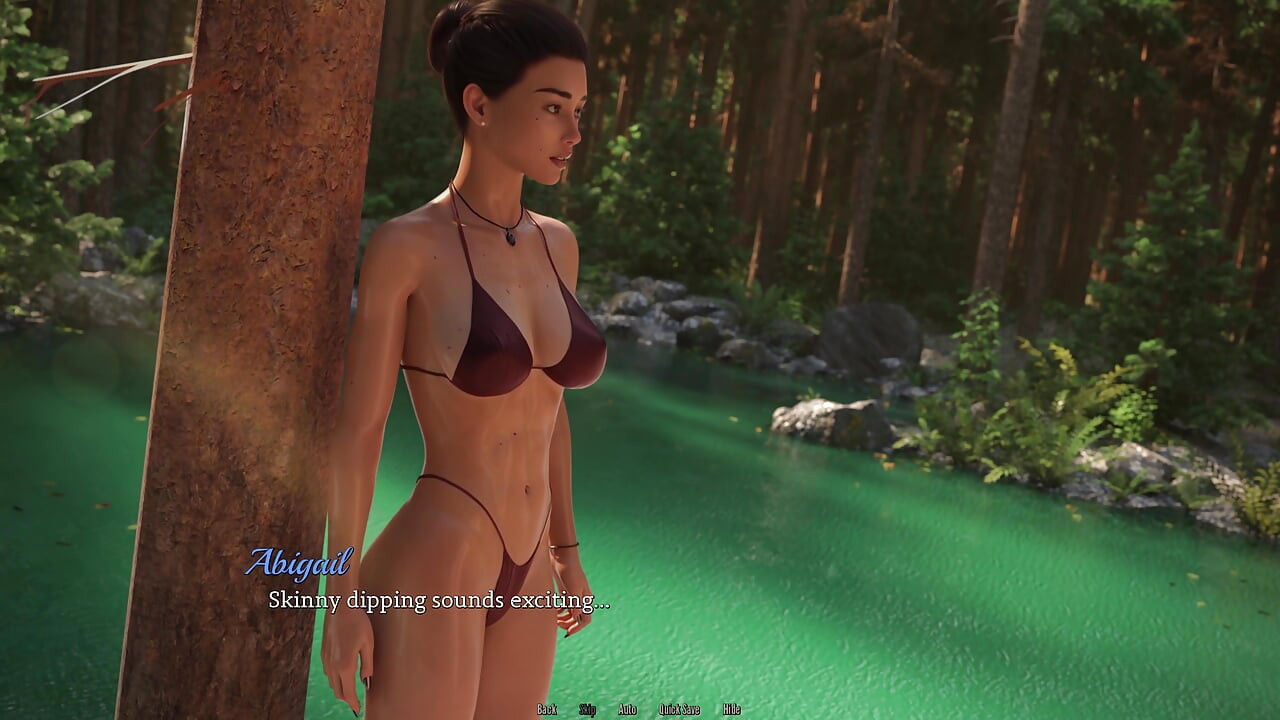Activate Skip in the quick menu
1280x720 pixels.
point(588,709)
